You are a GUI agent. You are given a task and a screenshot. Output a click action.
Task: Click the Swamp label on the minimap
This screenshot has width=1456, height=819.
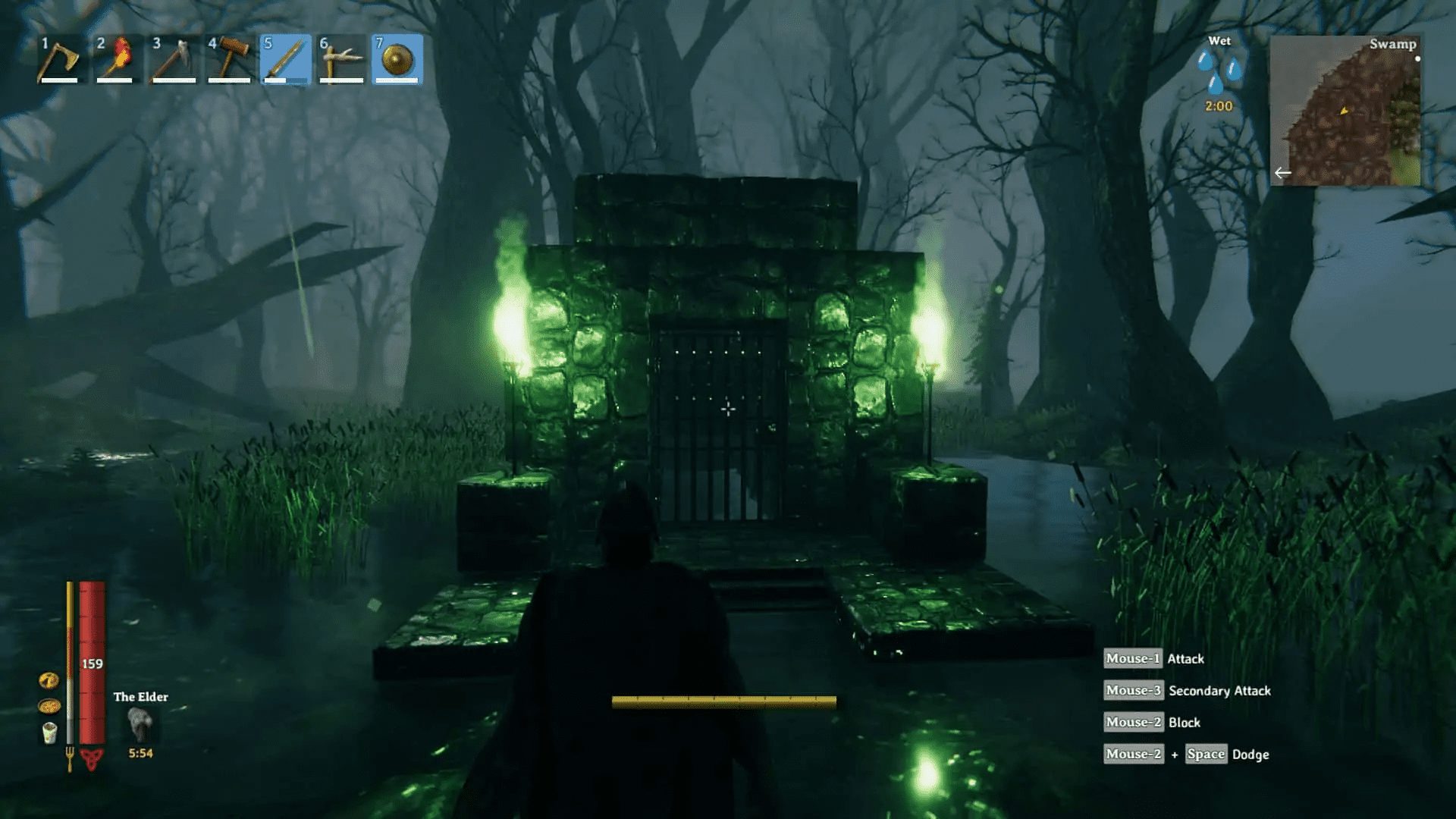point(1393,44)
